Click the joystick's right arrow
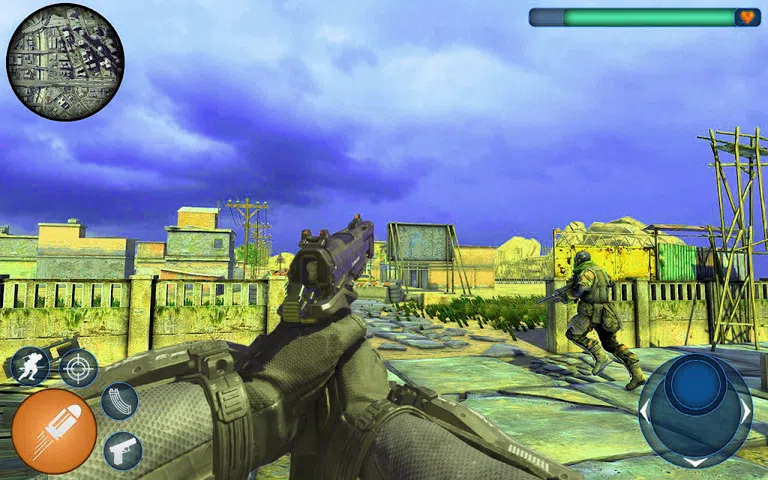Viewport: 768px width, 480px height. (745, 411)
